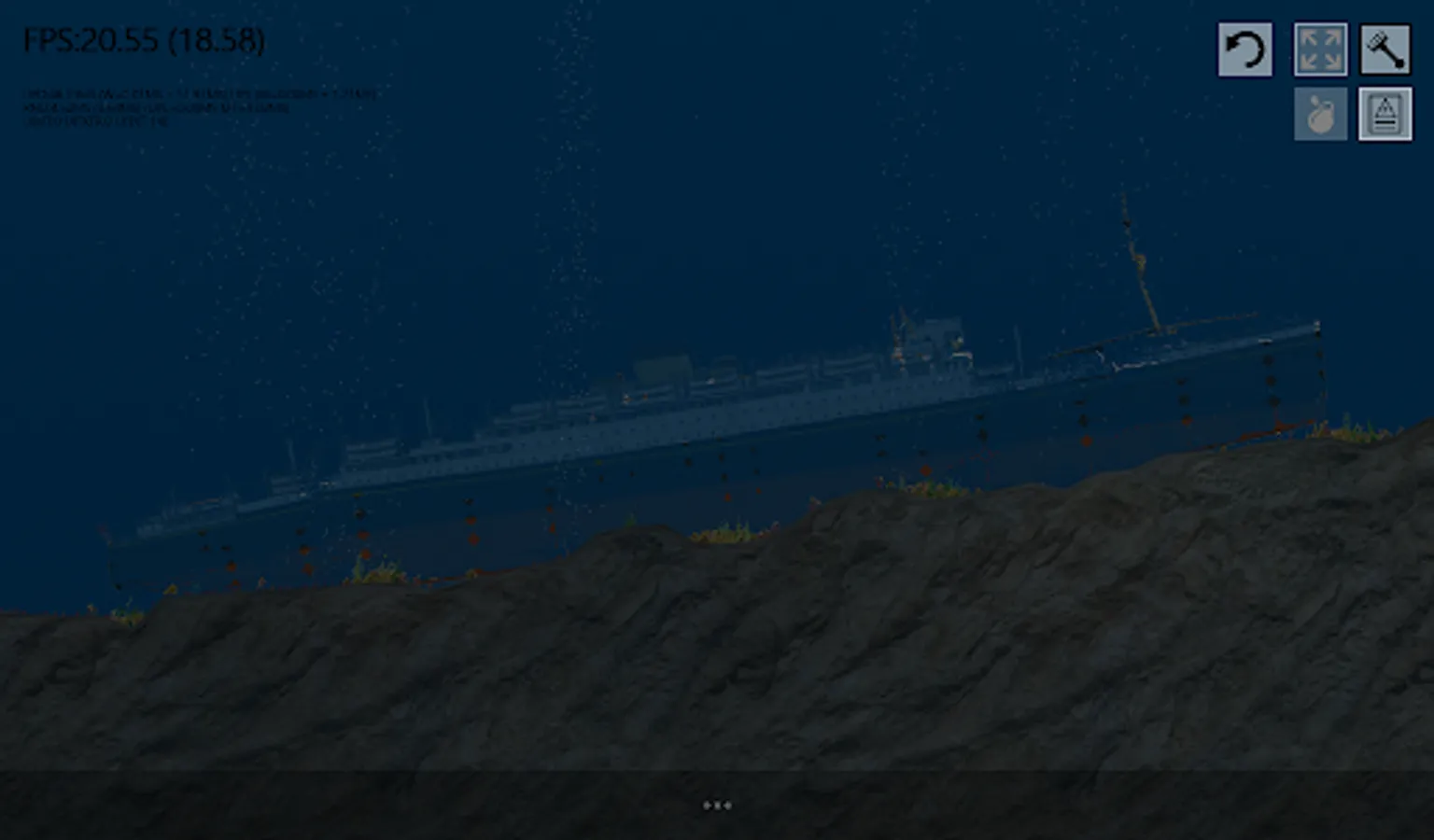Click the zoom-to-fit expand arrows icon
This screenshot has height=840, width=1434.
click(x=1320, y=48)
